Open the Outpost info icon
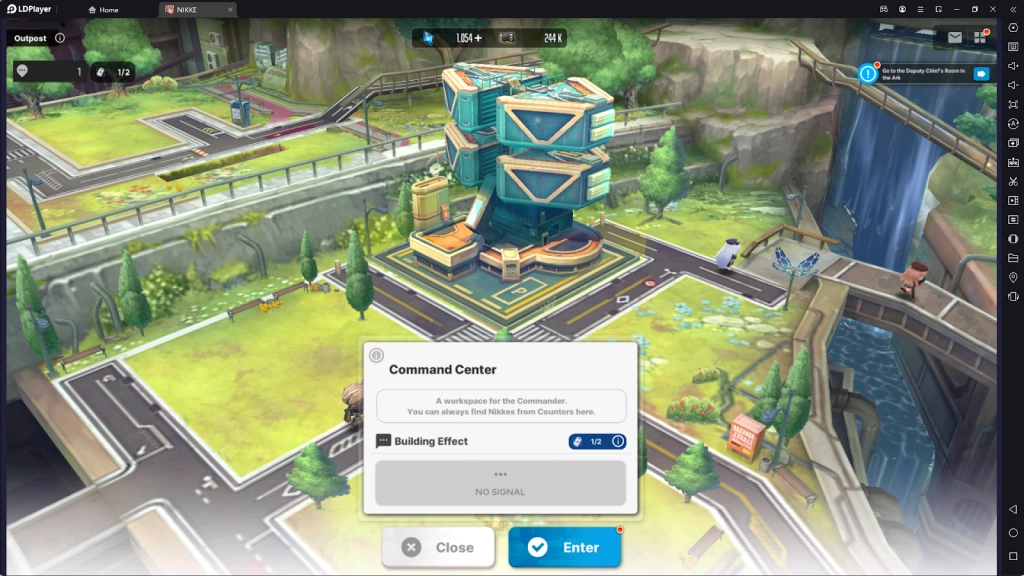Viewport: 1024px width, 576px height. [60, 38]
